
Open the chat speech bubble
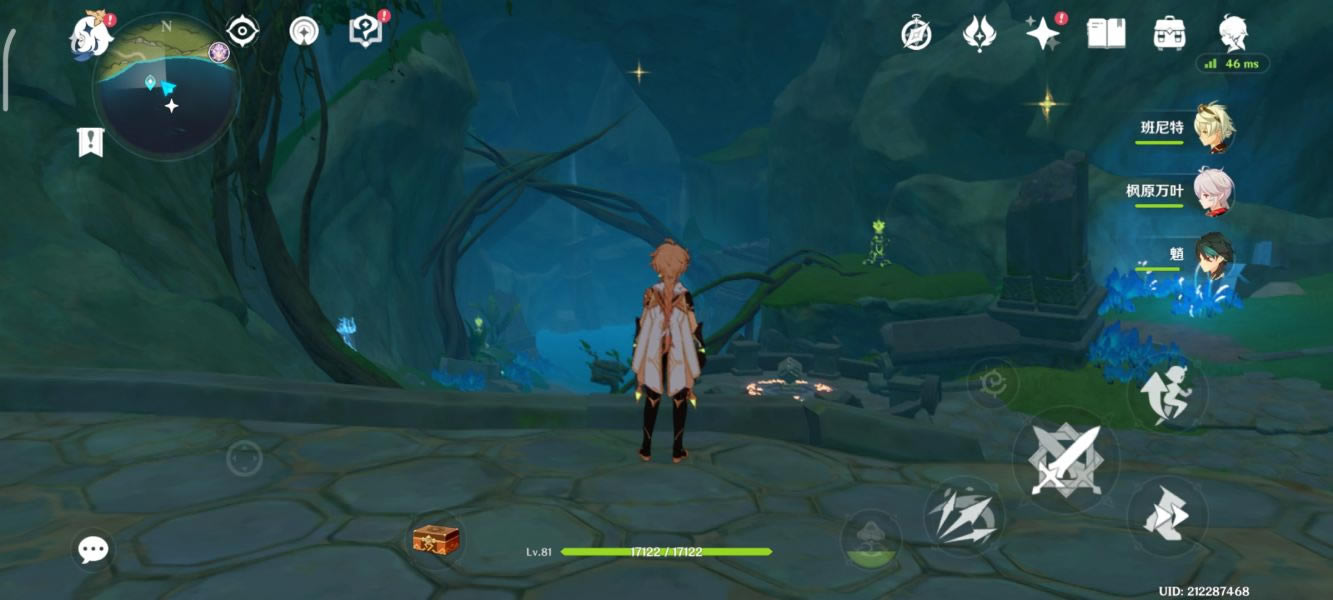[94, 548]
